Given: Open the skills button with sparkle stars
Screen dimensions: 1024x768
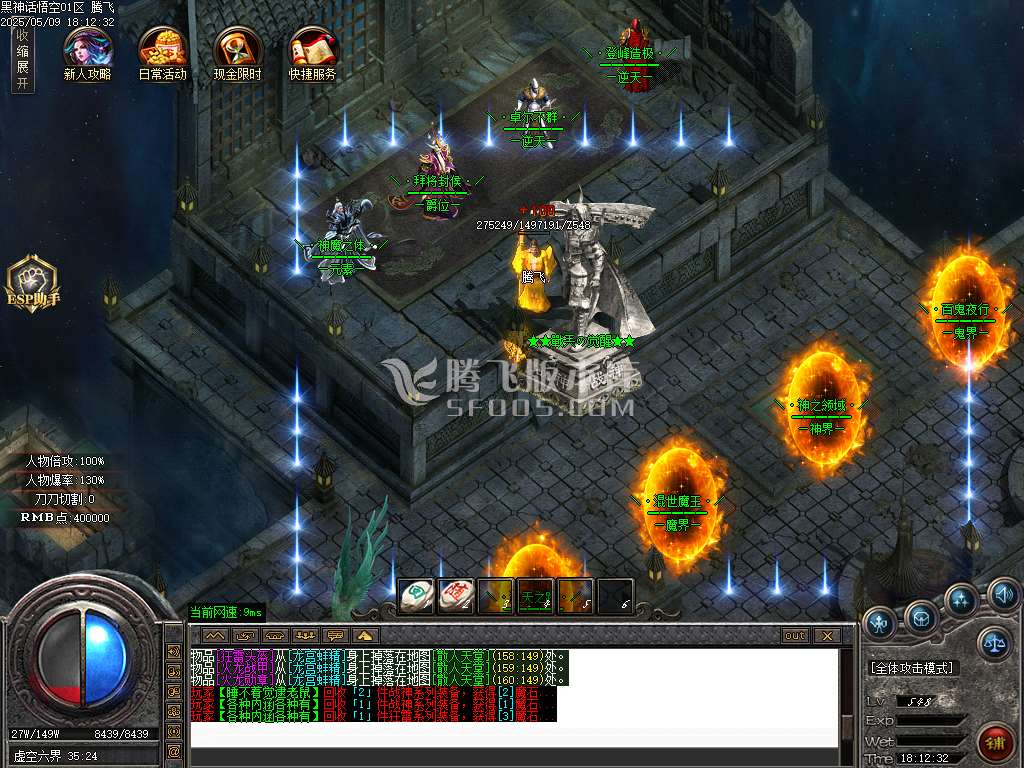Looking at the screenshot, I should coord(961,599).
